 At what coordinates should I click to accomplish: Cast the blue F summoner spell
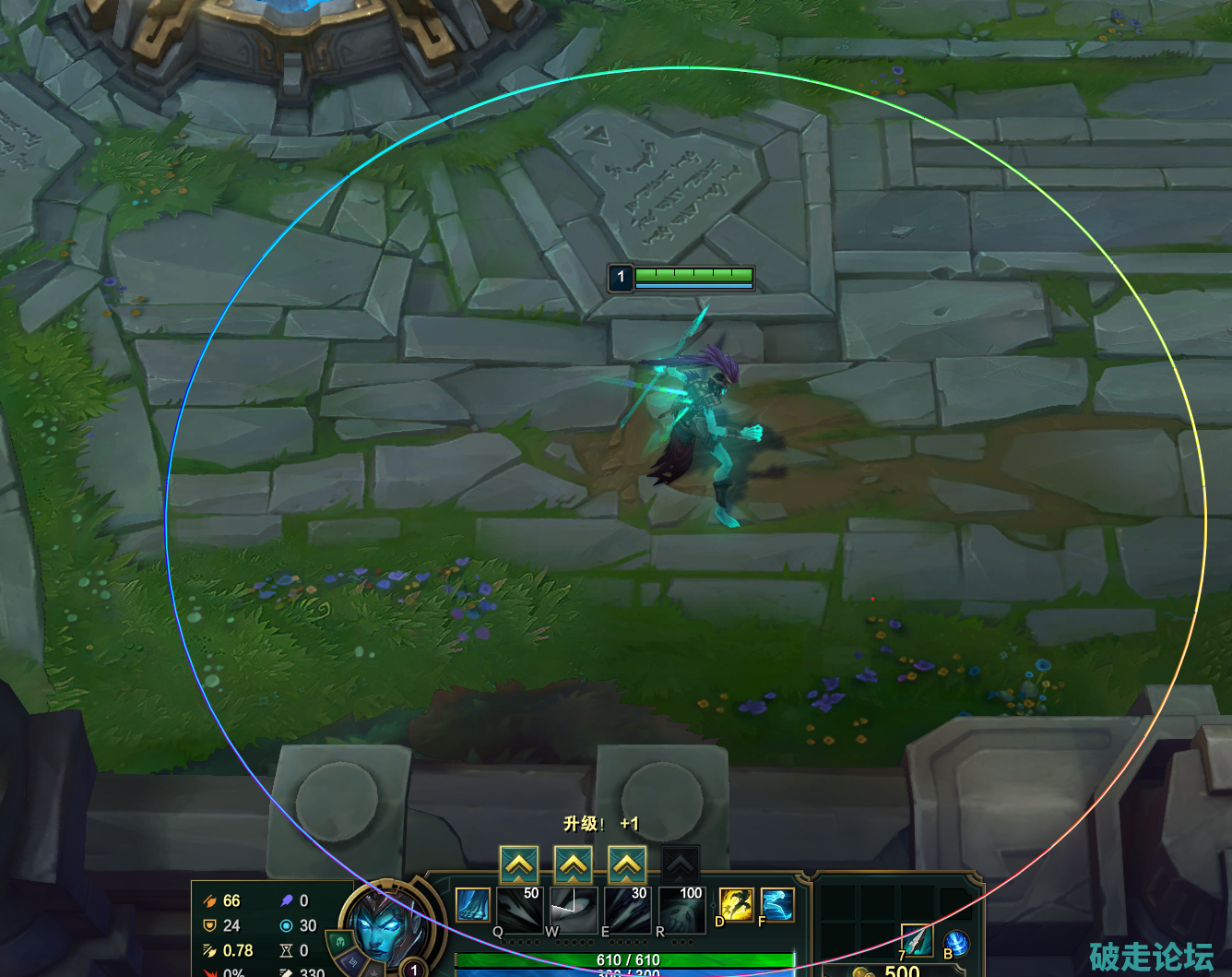pos(776,905)
